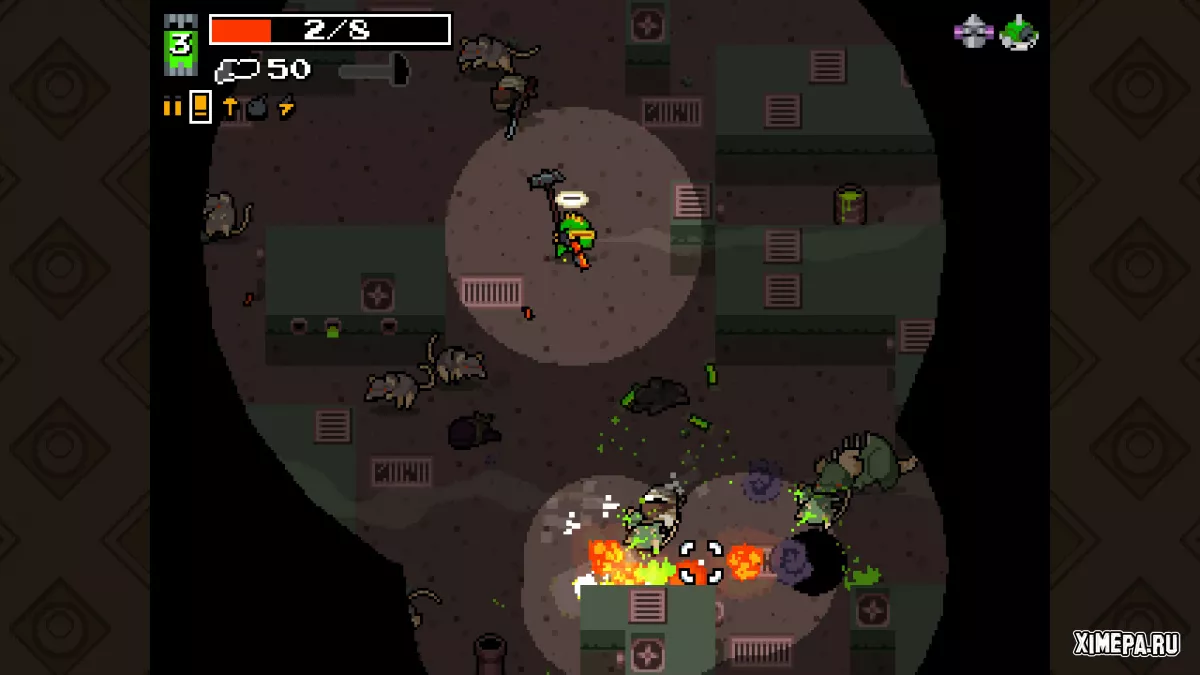Select the bolt ammo type icon
Image resolution: width=1200 pixels, height=675 pixels.
[229, 107]
